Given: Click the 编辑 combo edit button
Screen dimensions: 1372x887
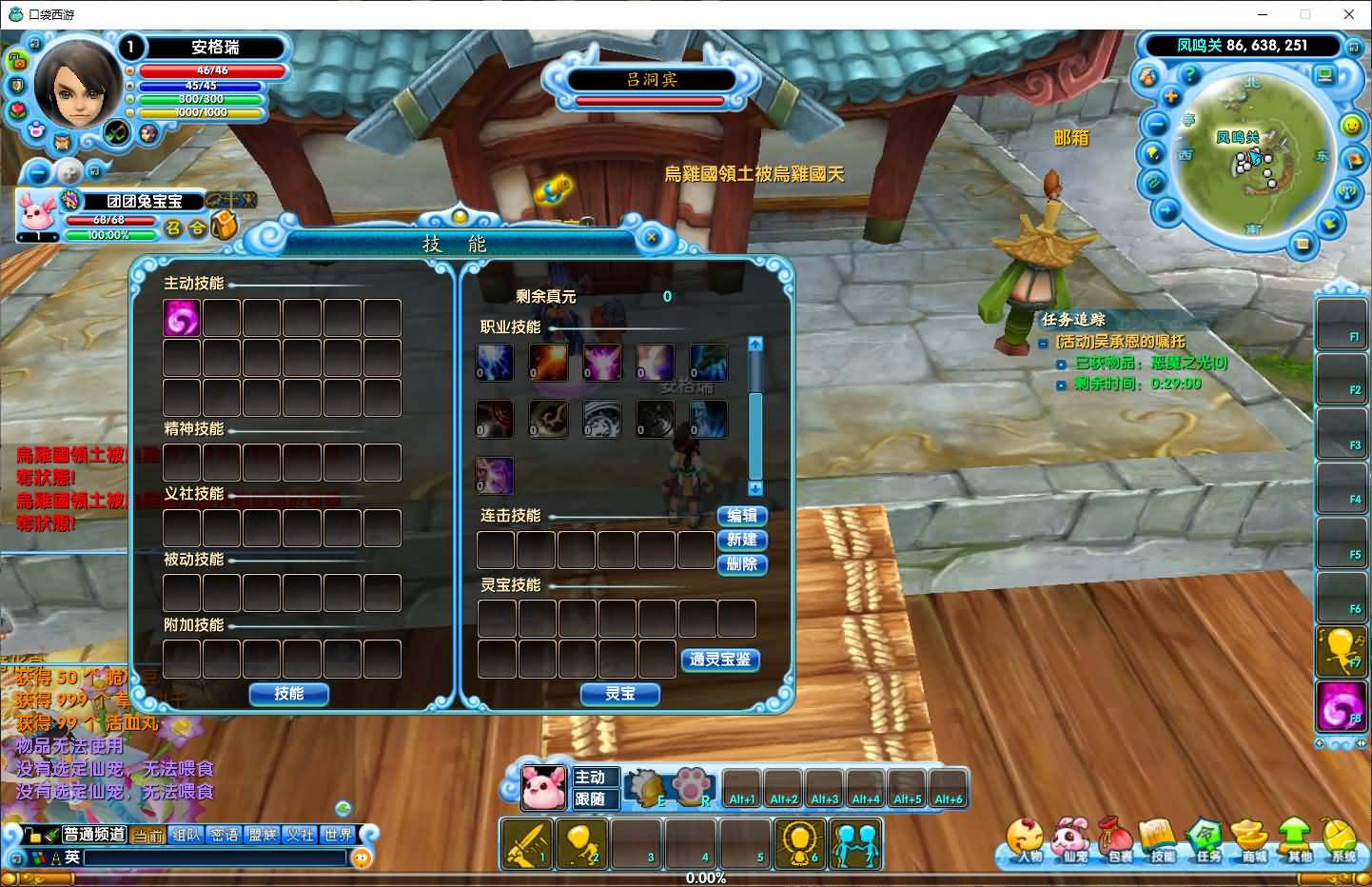Looking at the screenshot, I should (x=741, y=516).
